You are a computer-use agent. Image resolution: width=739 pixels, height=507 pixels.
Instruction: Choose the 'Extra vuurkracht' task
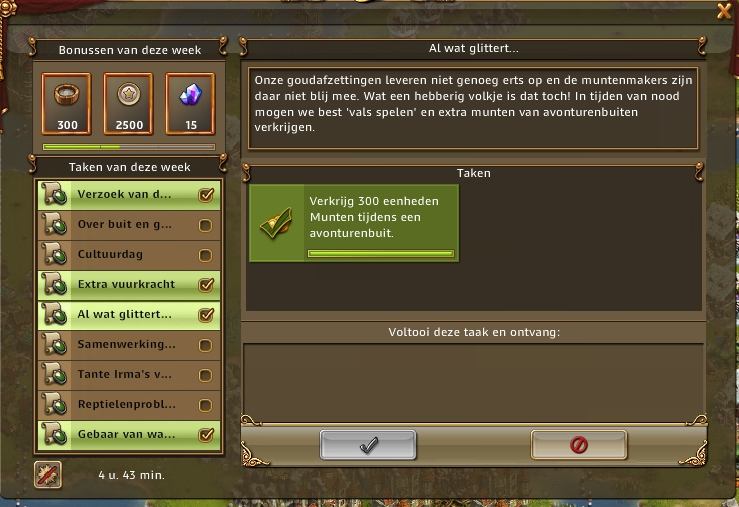pyautogui.click(x=128, y=285)
